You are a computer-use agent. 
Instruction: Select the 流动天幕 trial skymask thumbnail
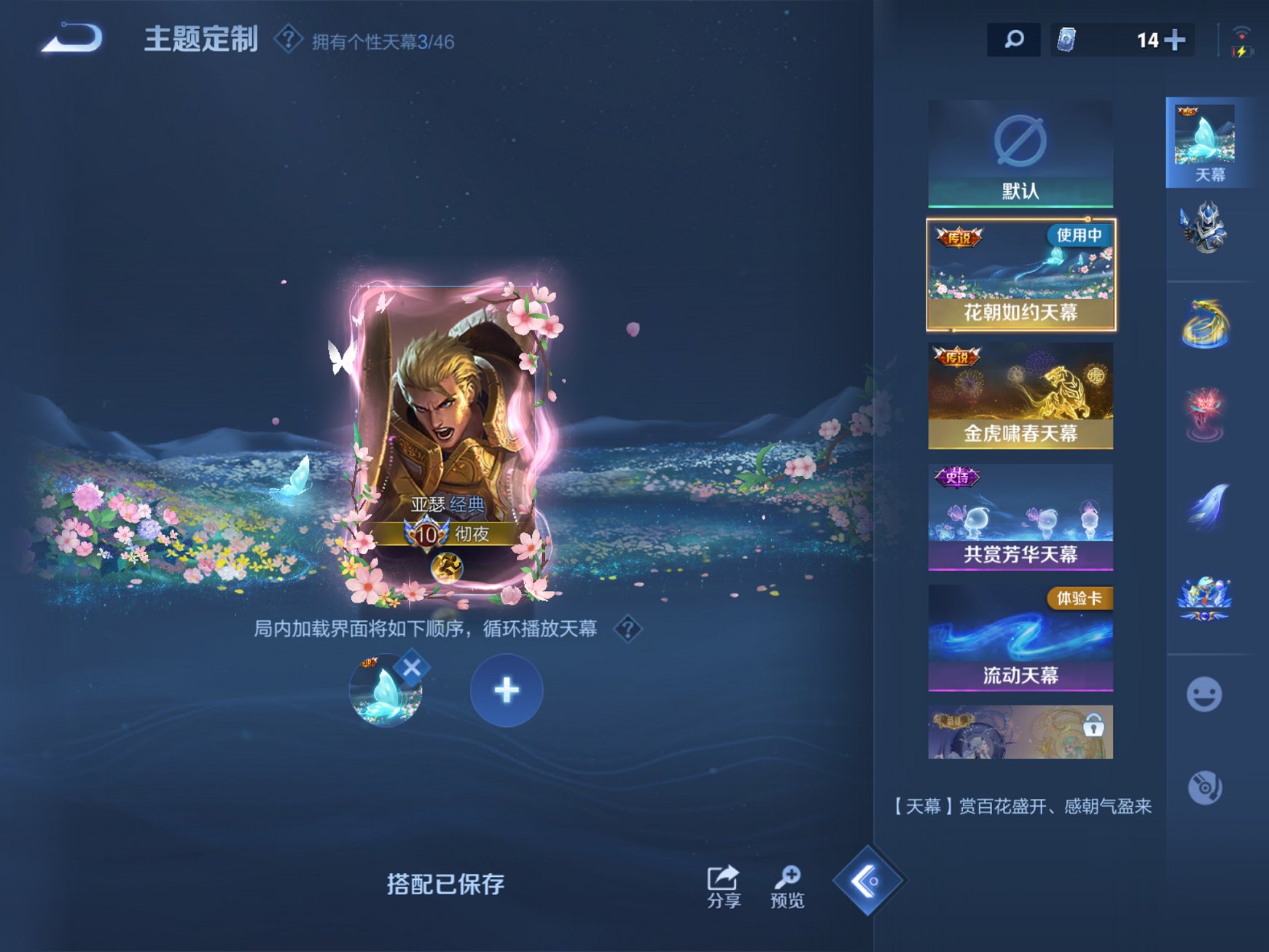(1020, 639)
